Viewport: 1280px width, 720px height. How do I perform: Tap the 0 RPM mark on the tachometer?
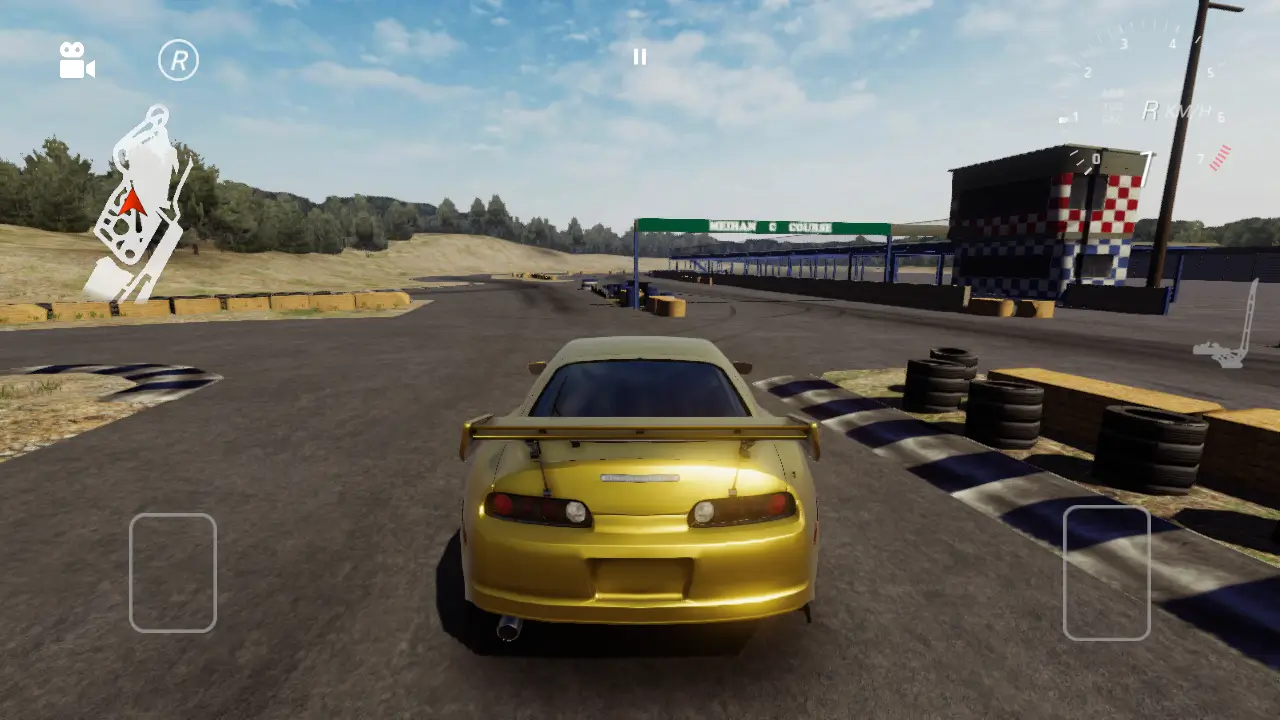pos(1097,159)
